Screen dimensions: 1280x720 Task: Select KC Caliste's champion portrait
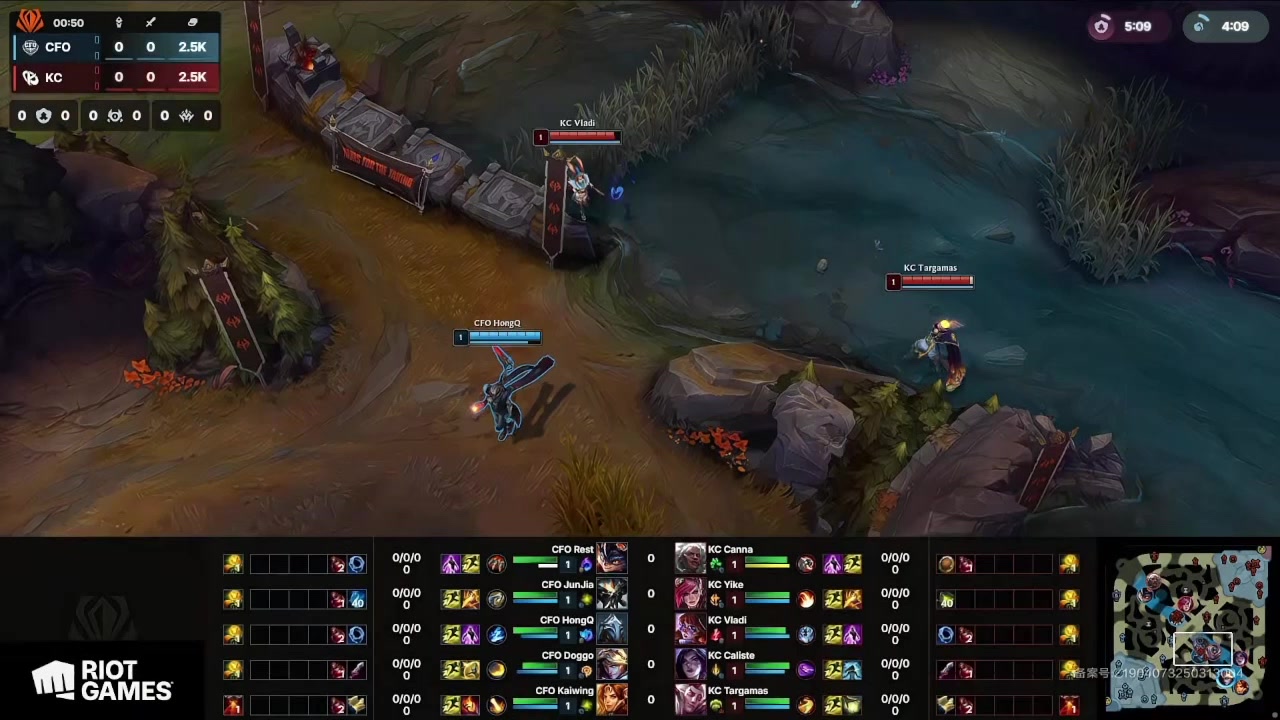pyautogui.click(x=690, y=664)
